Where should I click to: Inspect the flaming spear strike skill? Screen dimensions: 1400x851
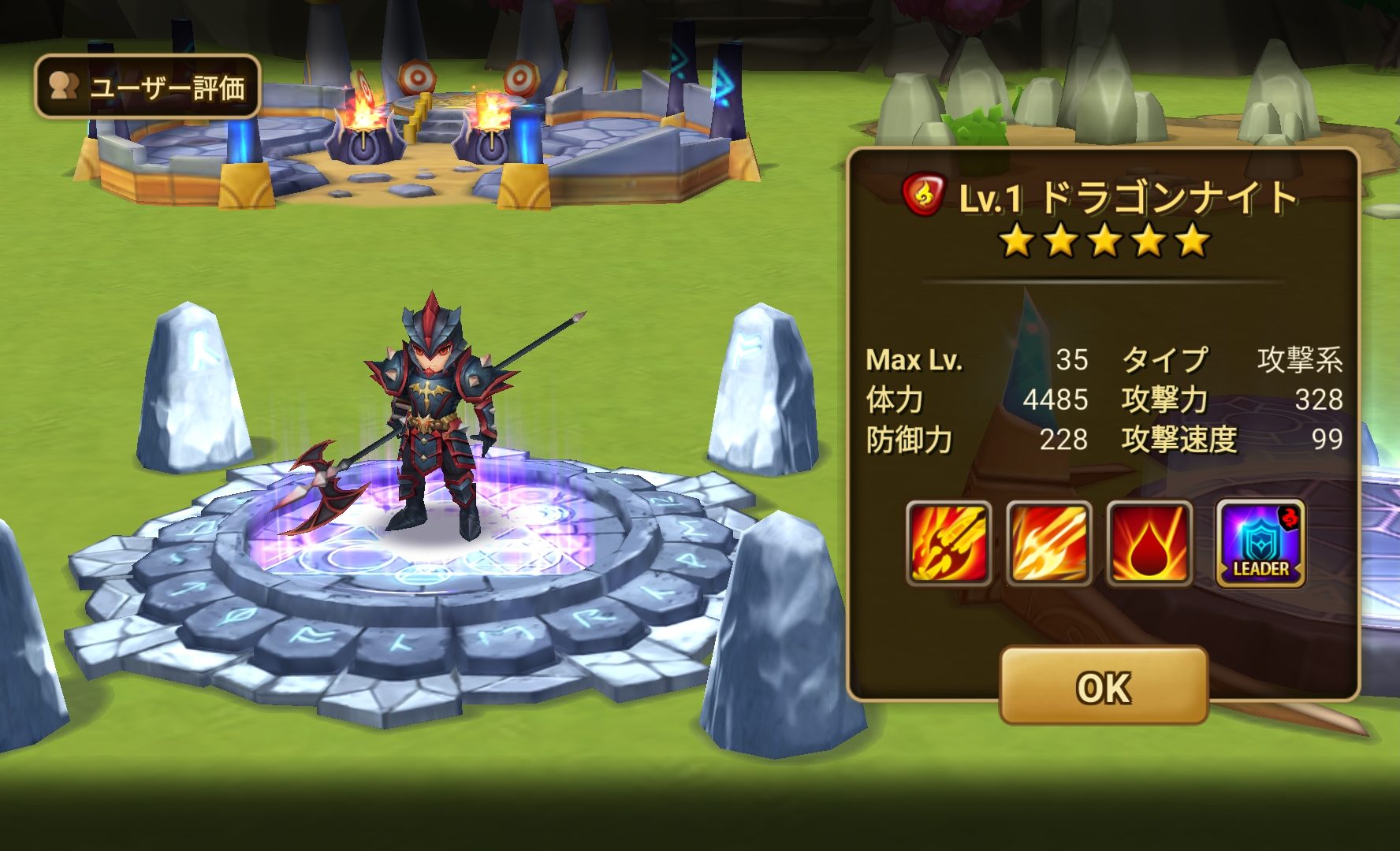click(949, 543)
